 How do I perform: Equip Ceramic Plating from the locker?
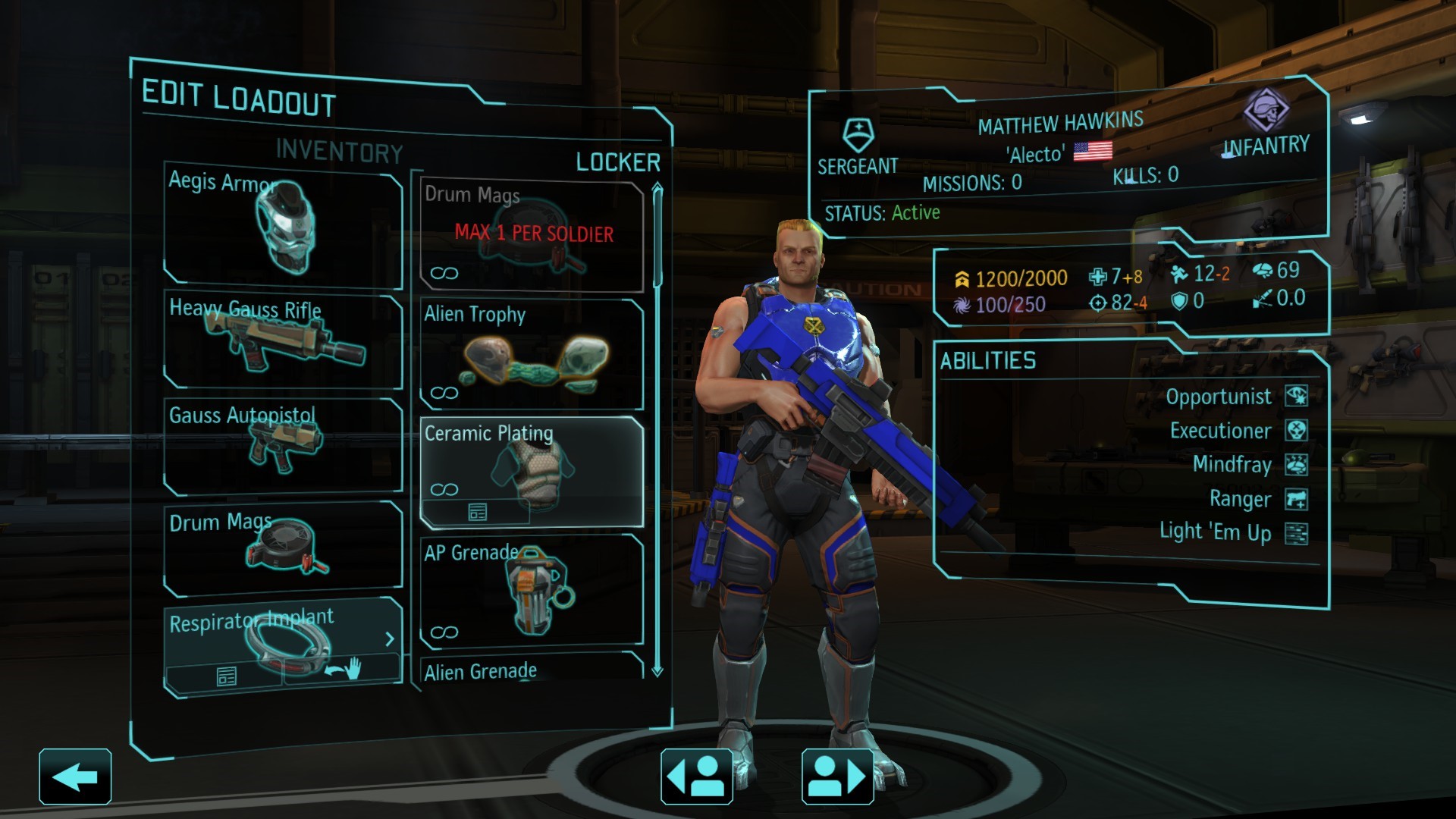coord(531,463)
